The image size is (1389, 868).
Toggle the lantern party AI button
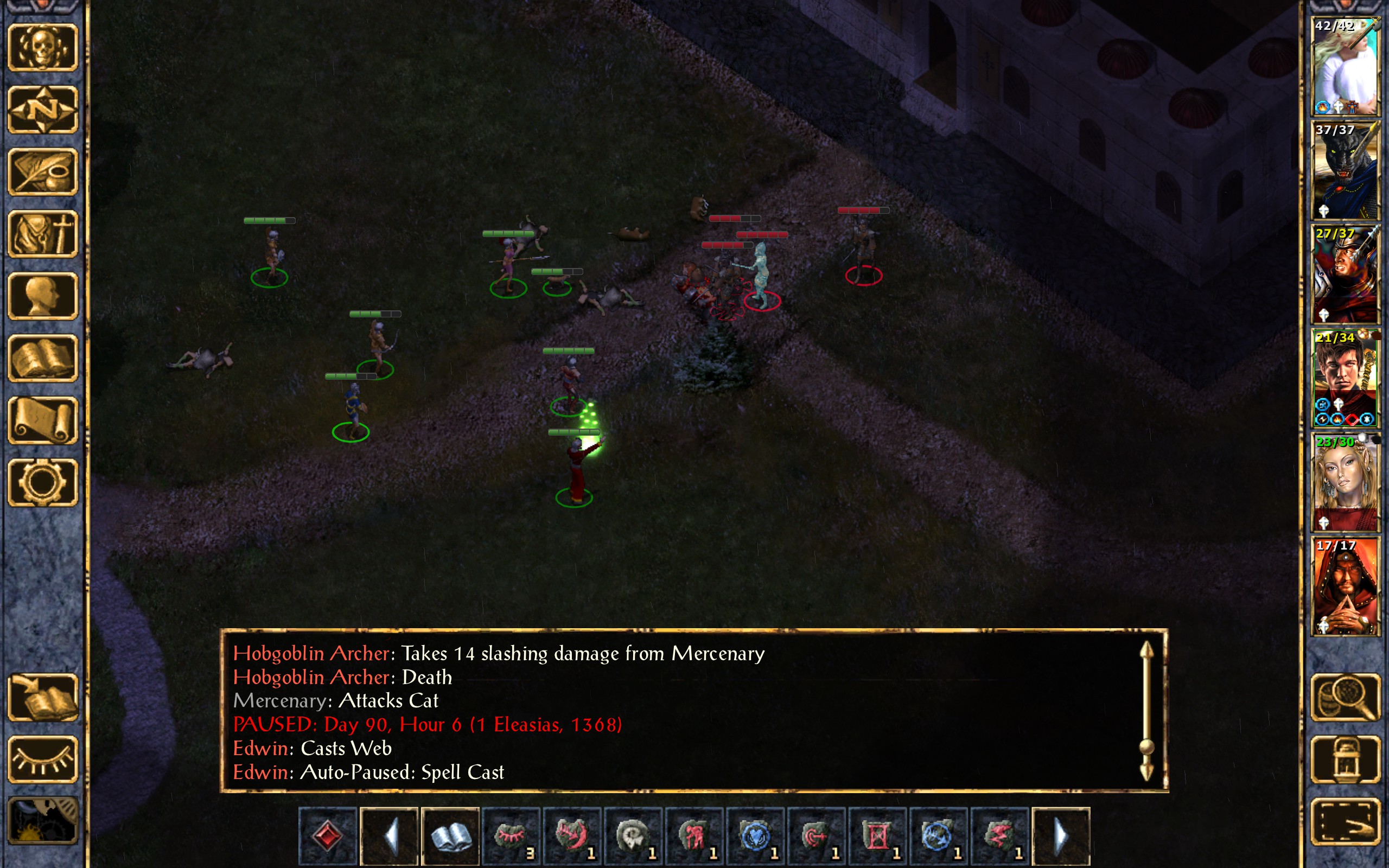[x=1345, y=759]
